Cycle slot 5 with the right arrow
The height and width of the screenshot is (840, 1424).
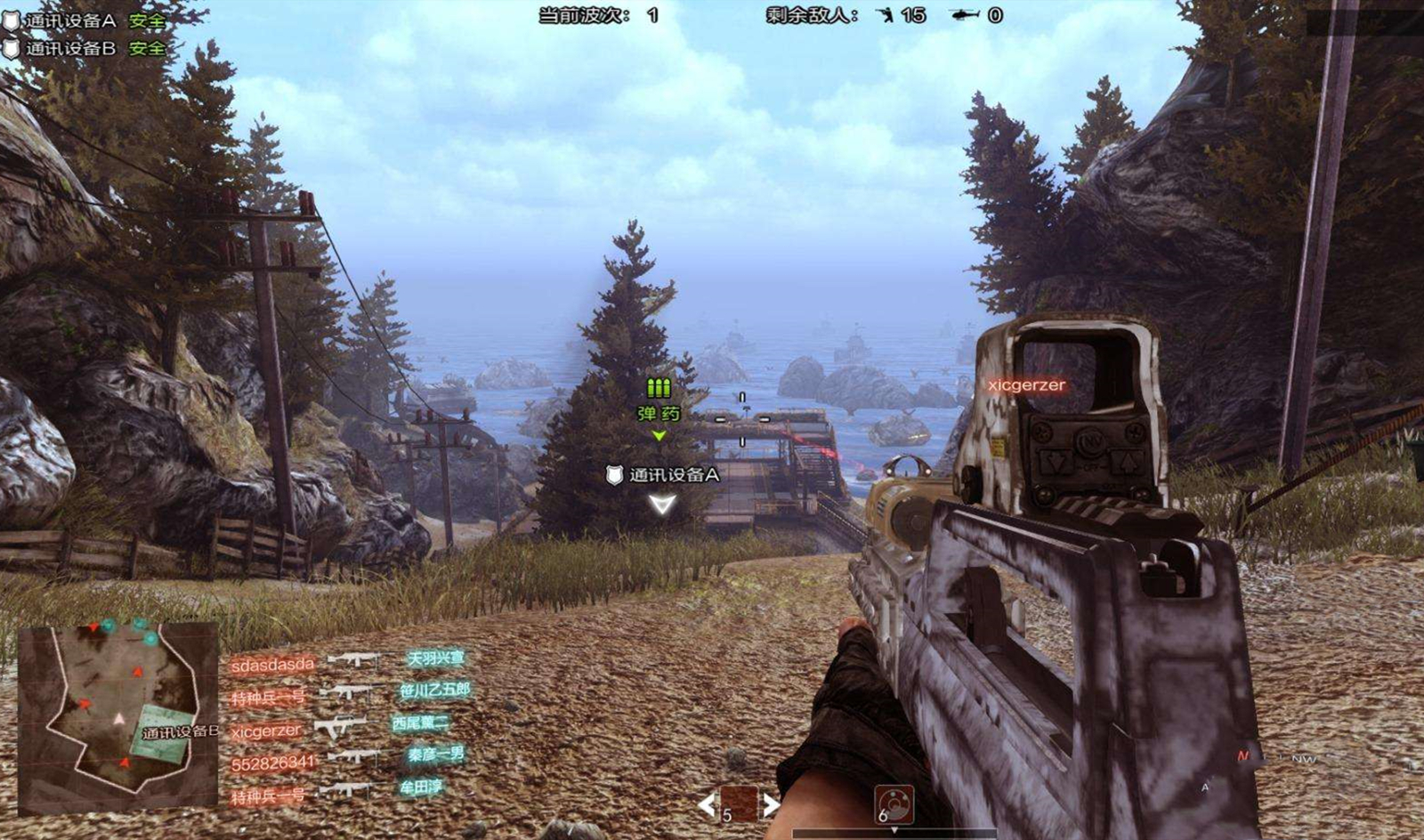tap(772, 805)
